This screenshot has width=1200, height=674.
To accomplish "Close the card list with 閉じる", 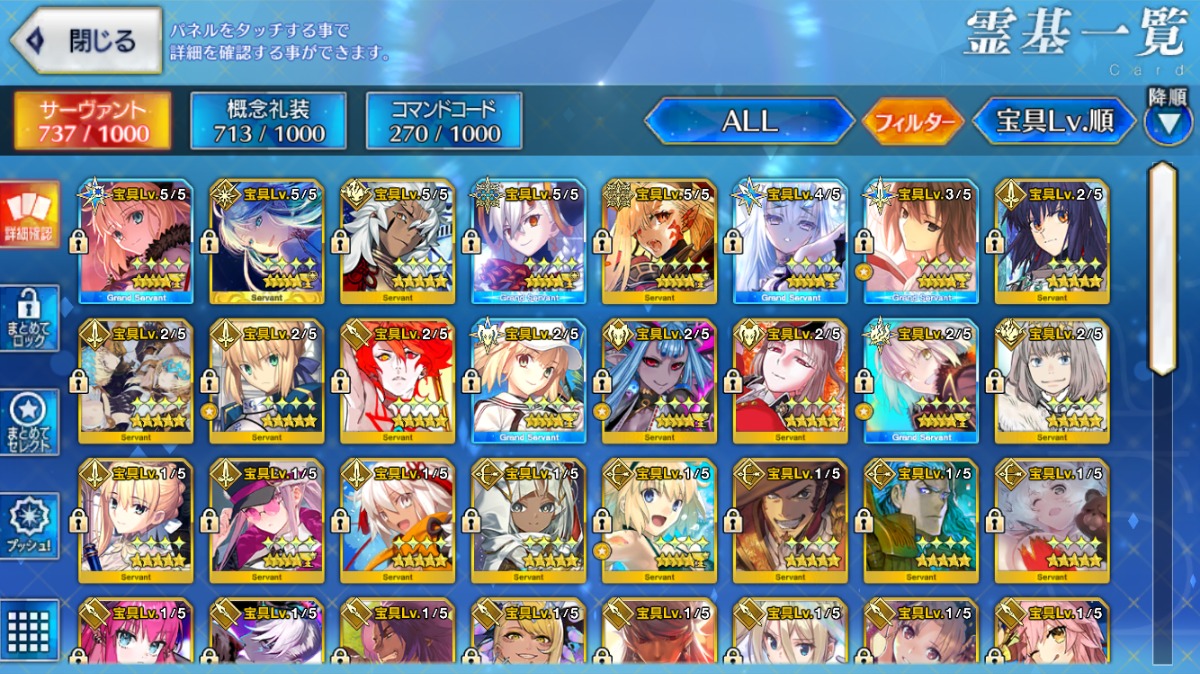I will (86, 41).
